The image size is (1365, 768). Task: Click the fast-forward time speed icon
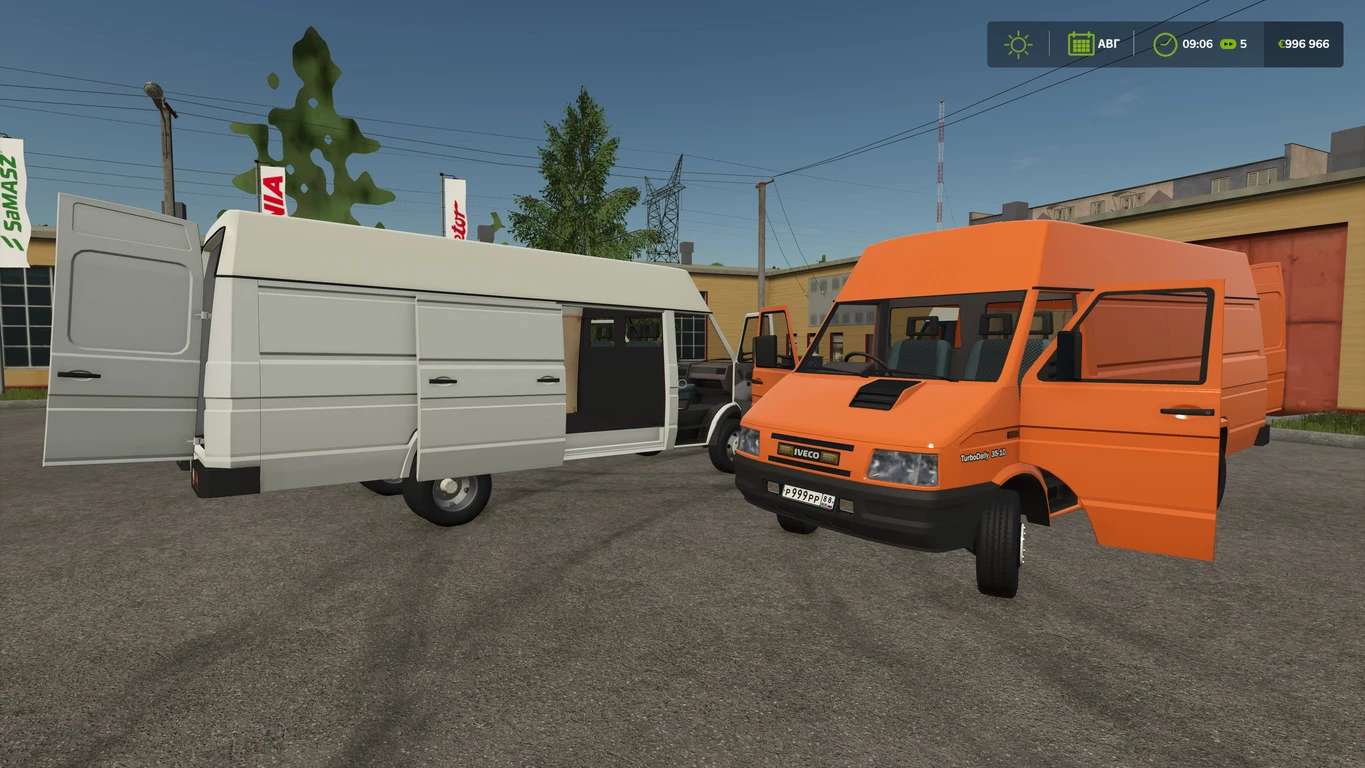coord(1227,44)
